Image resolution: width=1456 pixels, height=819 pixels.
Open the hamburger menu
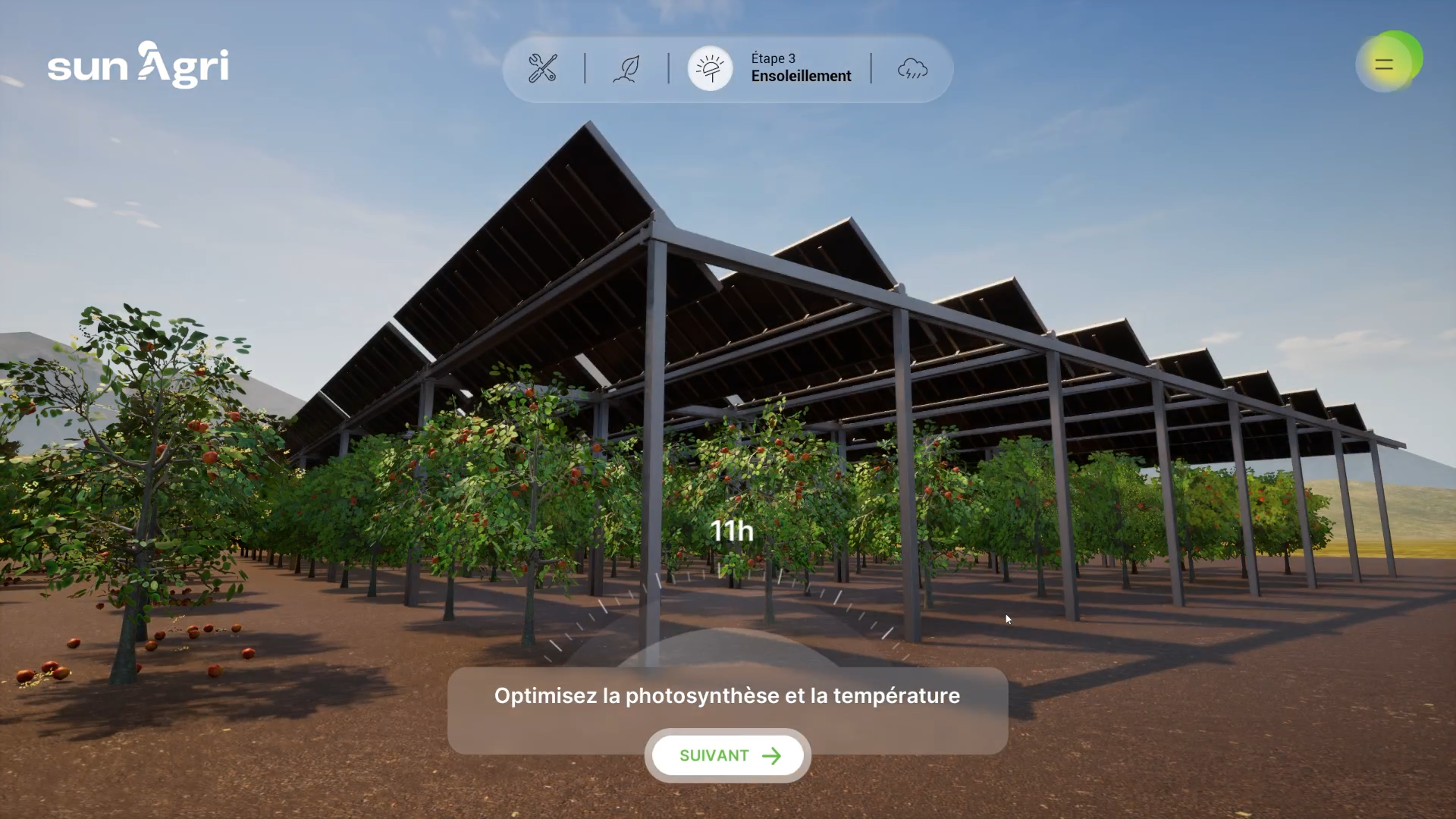pyautogui.click(x=1384, y=64)
